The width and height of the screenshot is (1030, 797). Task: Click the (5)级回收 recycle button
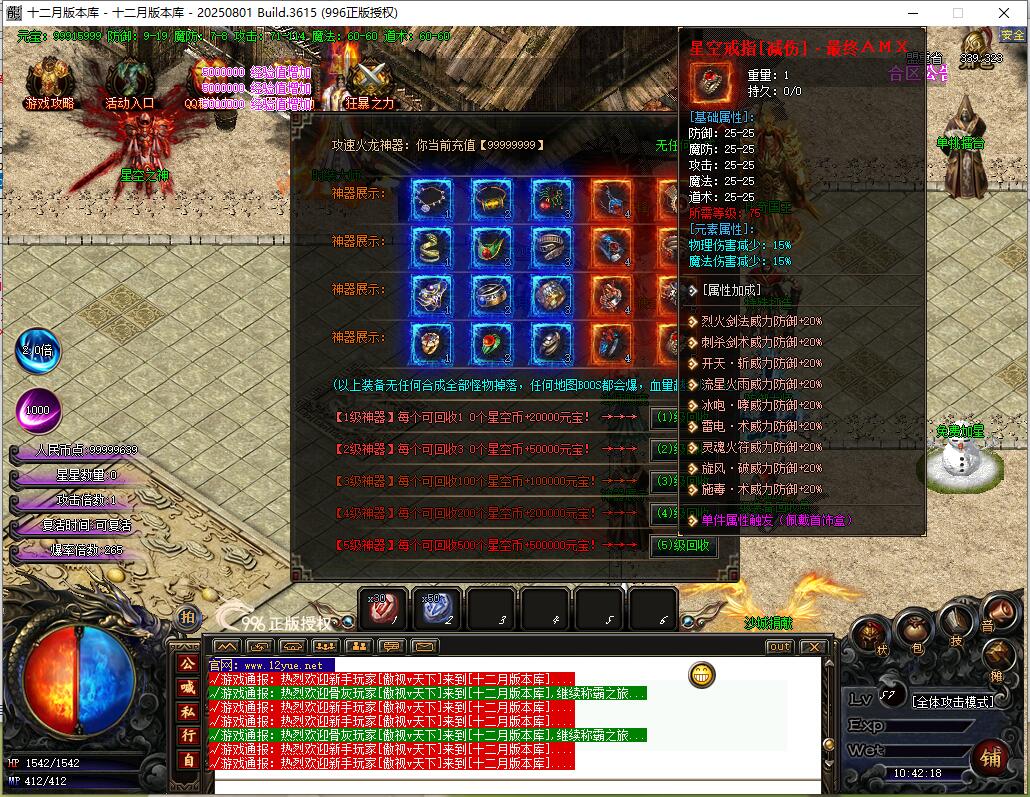pos(684,546)
